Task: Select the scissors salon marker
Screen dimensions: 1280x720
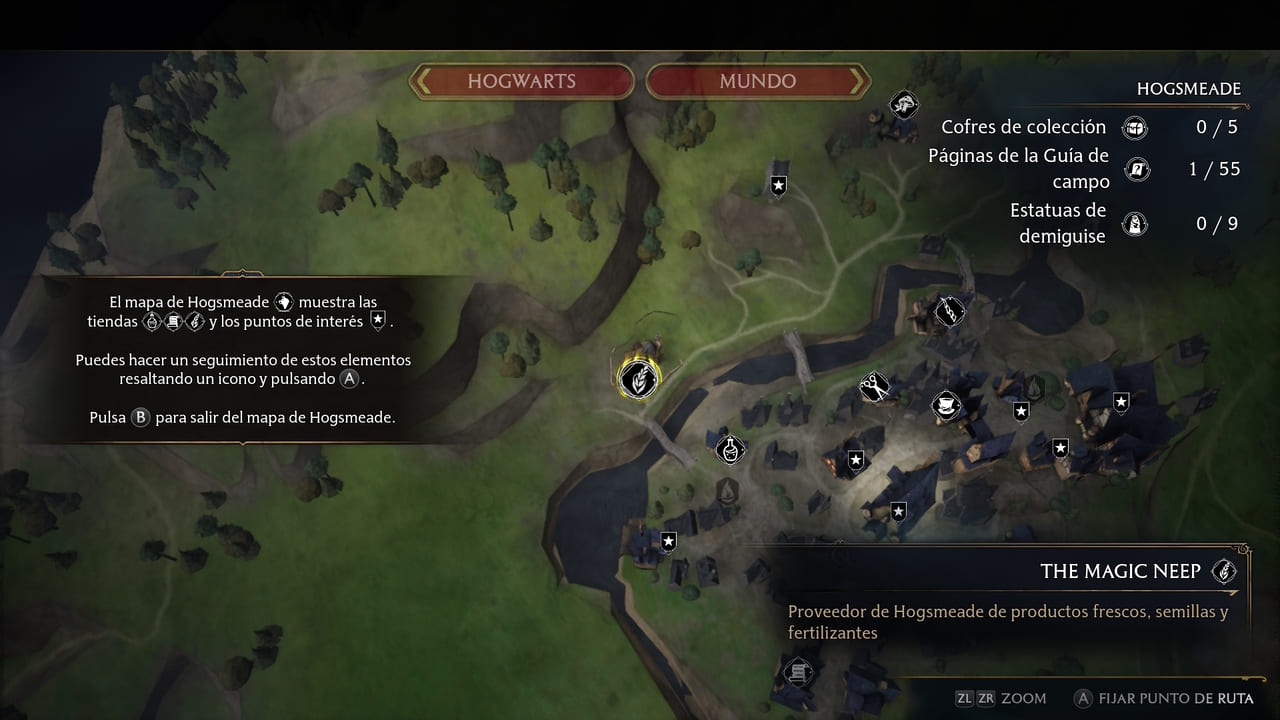Action: coord(875,387)
